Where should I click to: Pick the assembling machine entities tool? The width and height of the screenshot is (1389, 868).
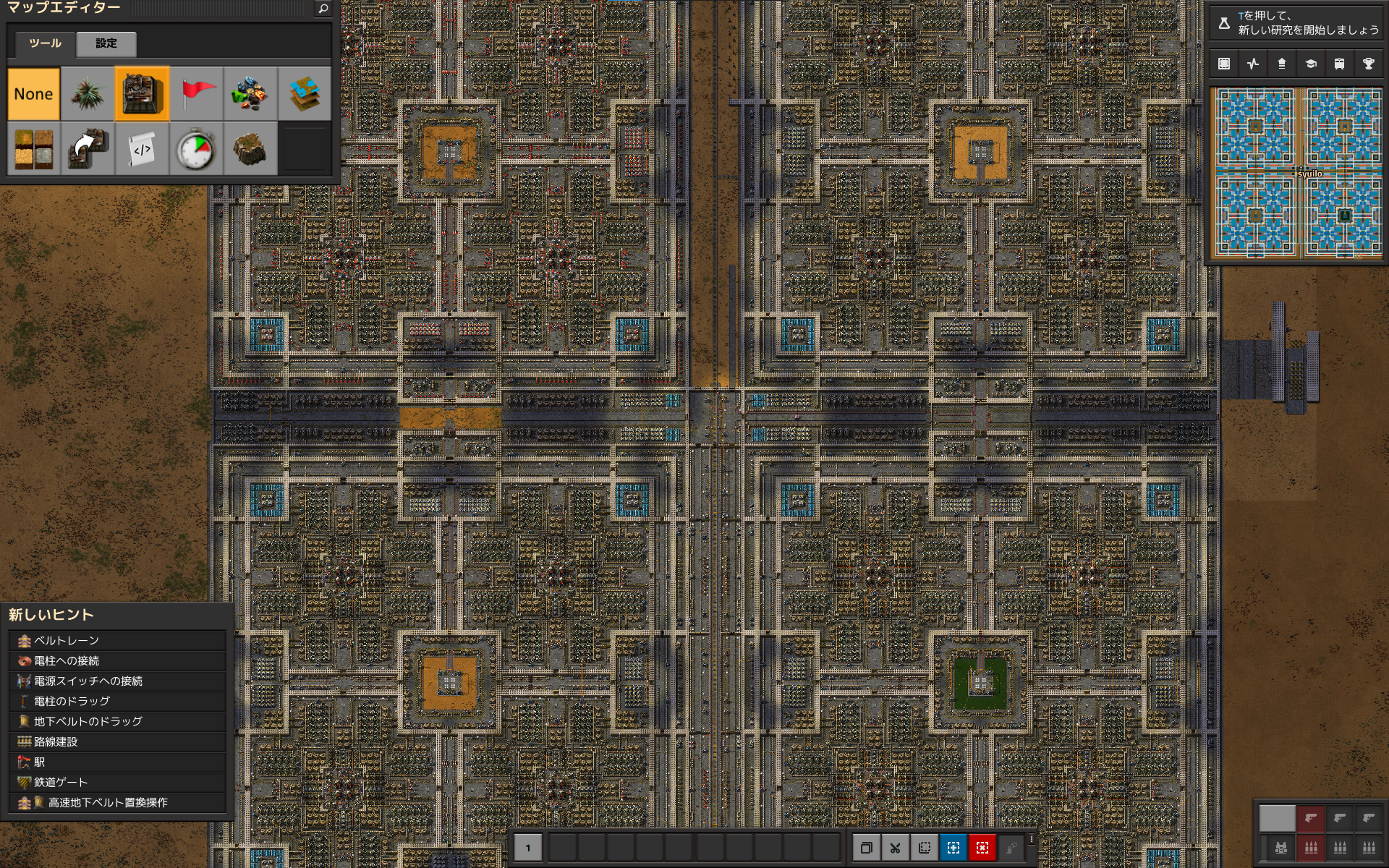click(142, 94)
